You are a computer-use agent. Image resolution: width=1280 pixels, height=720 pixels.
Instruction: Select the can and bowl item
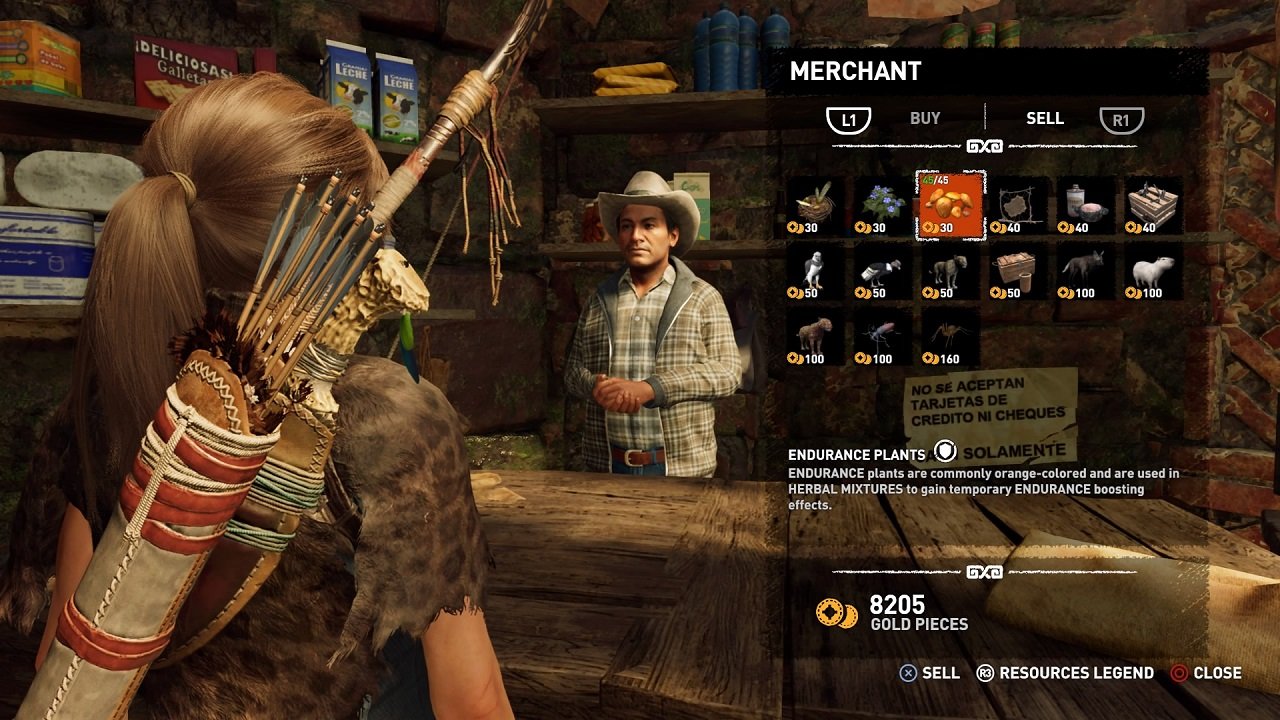[x=1086, y=206]
